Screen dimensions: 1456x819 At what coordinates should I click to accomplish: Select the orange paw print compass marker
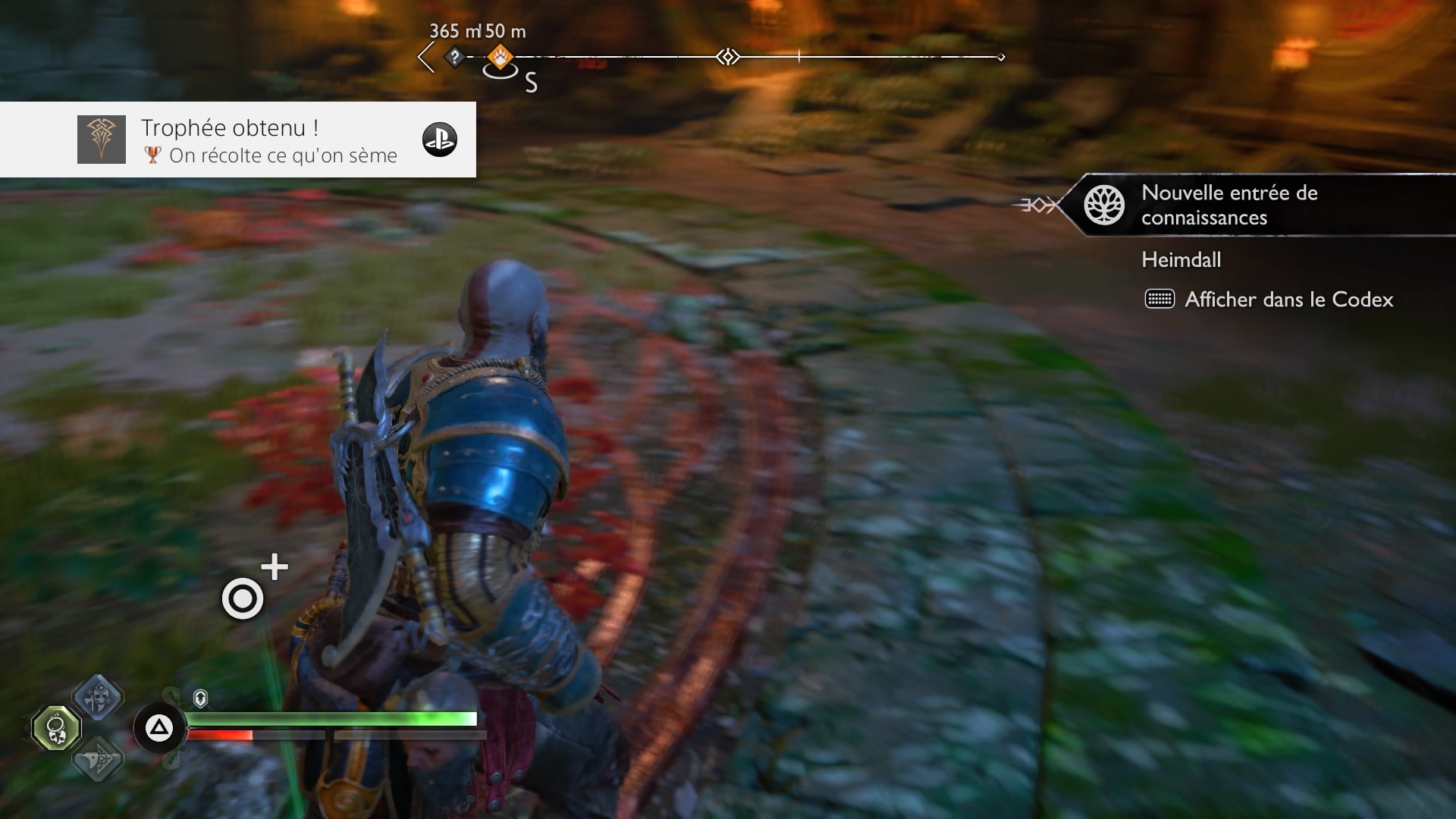click(x=500, y=56)
